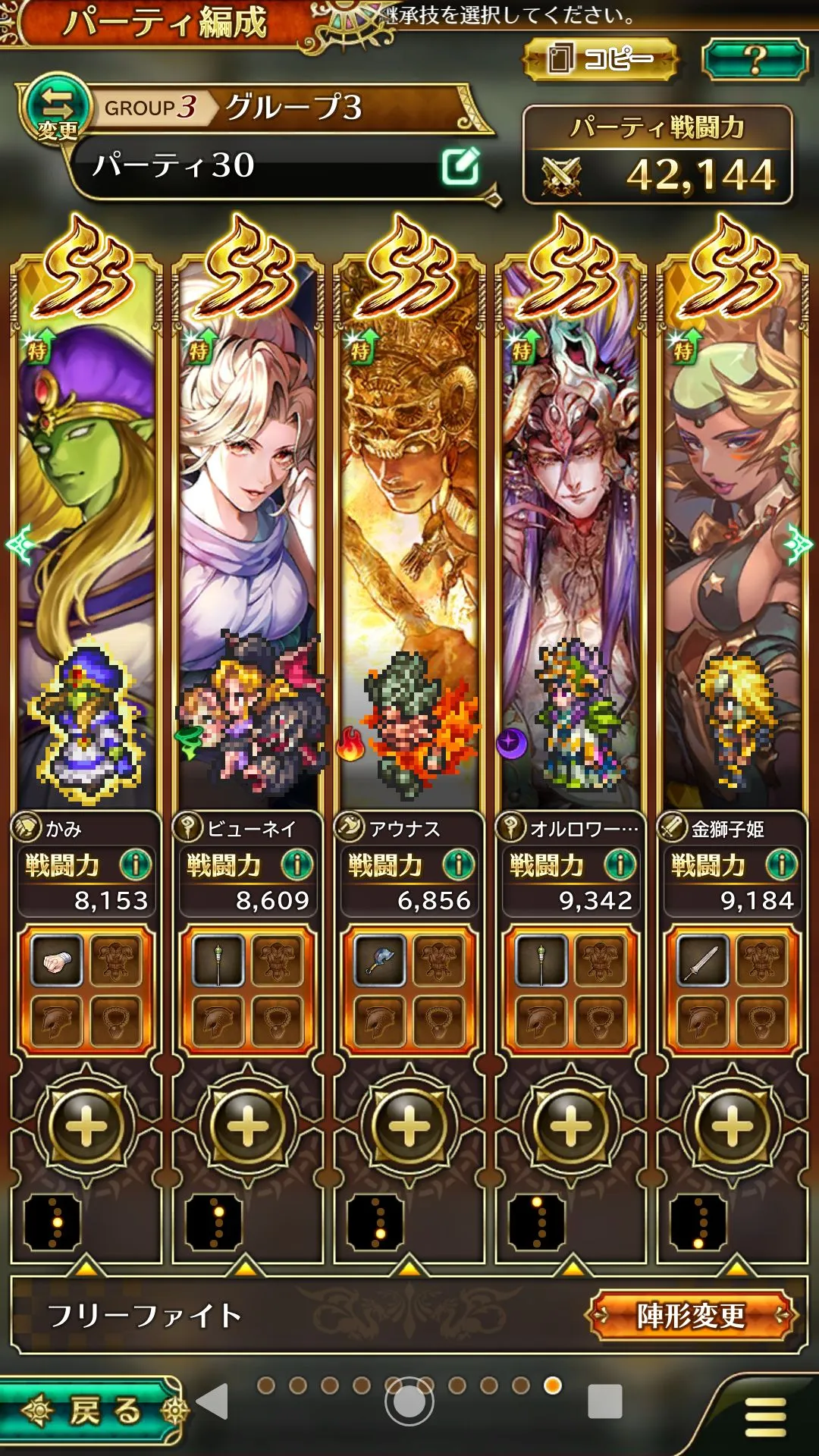Choose the アウナス character card

(x=409, y=531)
